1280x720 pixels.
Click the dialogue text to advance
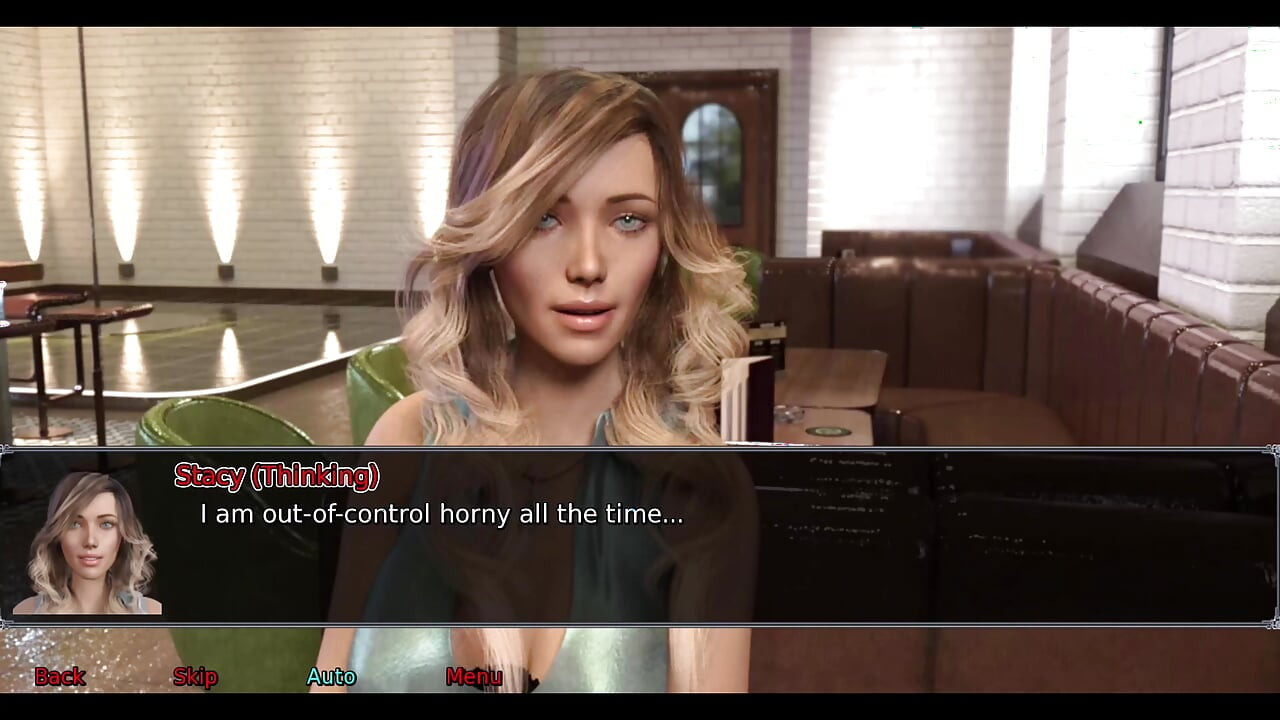point(440,514)
